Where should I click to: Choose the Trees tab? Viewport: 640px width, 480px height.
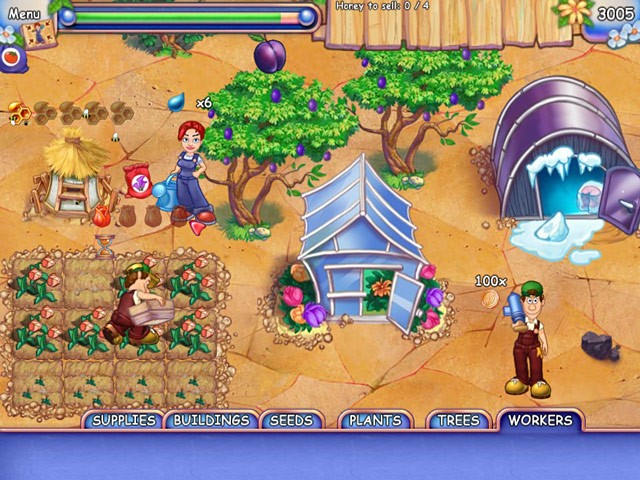point(459,420)
